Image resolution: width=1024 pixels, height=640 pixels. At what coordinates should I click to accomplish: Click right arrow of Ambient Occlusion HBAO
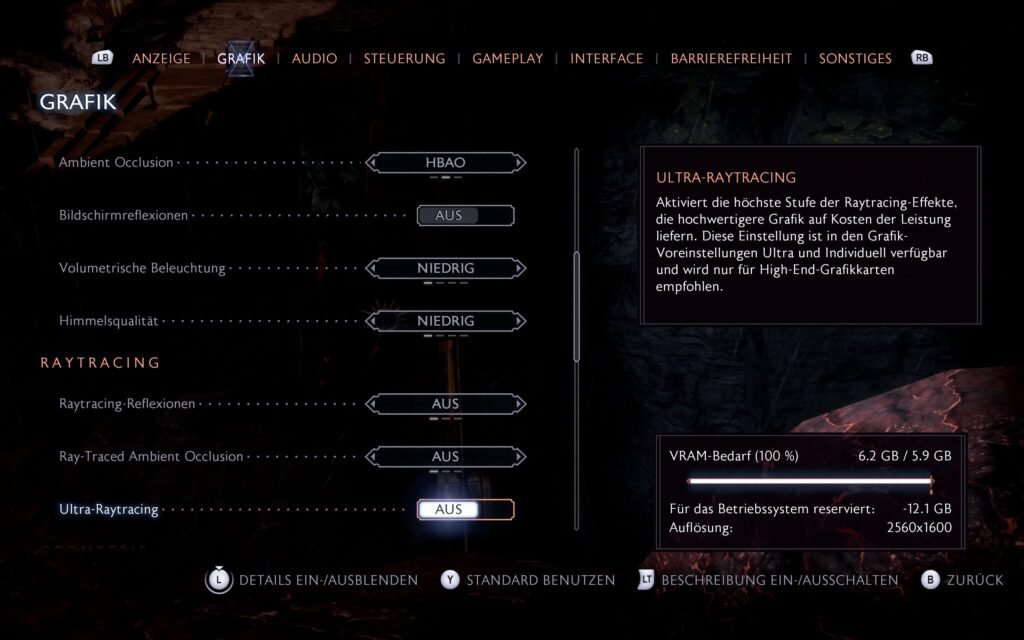tap(520, 162)
